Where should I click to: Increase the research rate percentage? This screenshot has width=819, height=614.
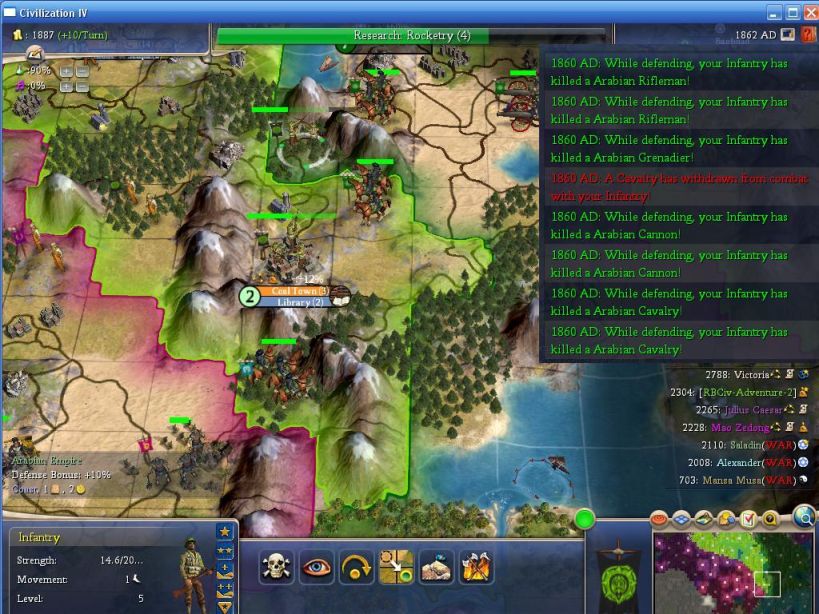pos(67,71)
